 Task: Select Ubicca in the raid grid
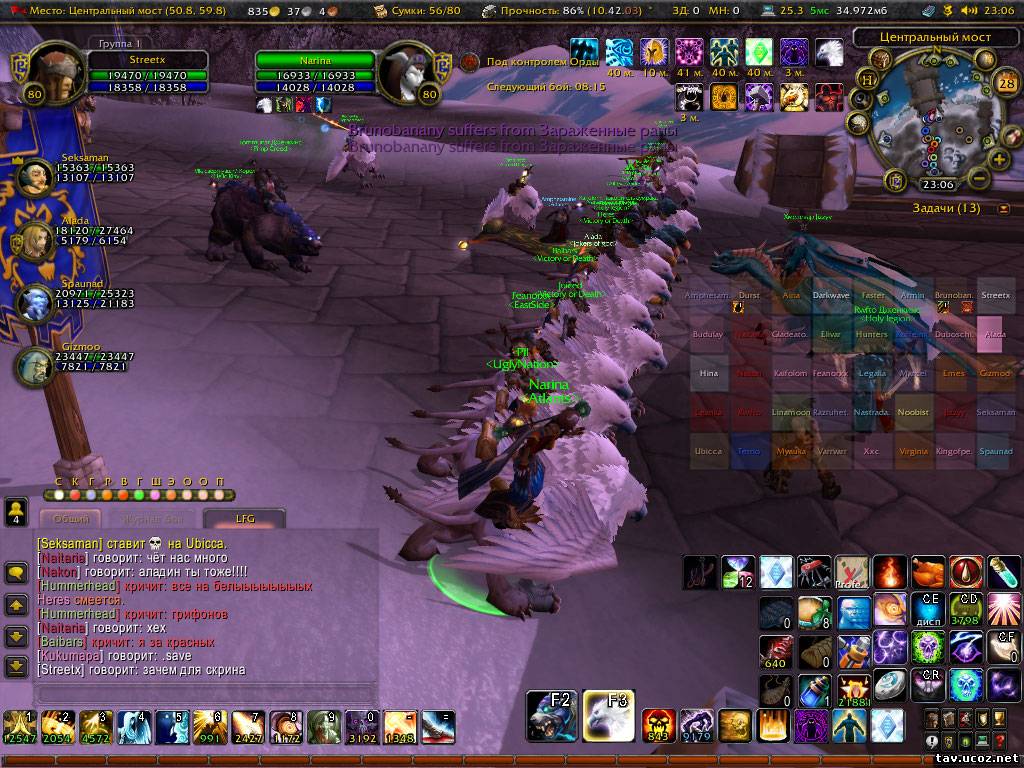point(708,451)
